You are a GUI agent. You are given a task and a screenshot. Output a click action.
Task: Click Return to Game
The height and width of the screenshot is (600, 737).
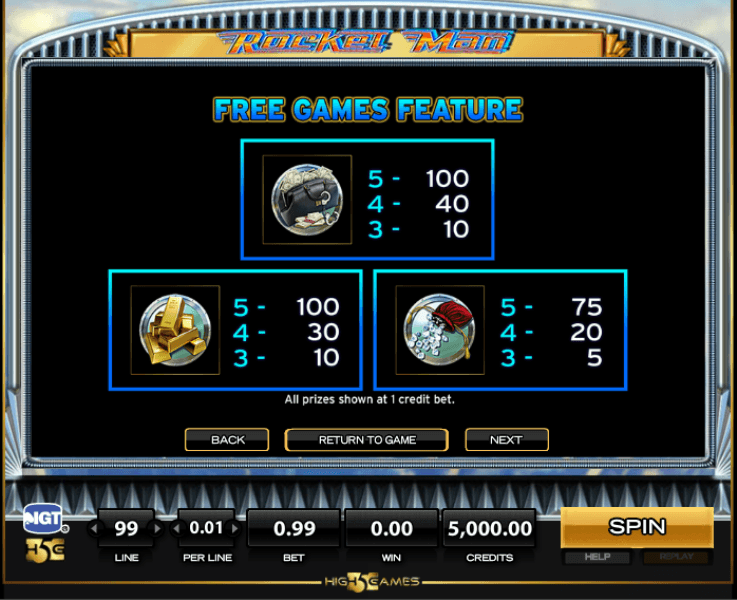[367, 440]
